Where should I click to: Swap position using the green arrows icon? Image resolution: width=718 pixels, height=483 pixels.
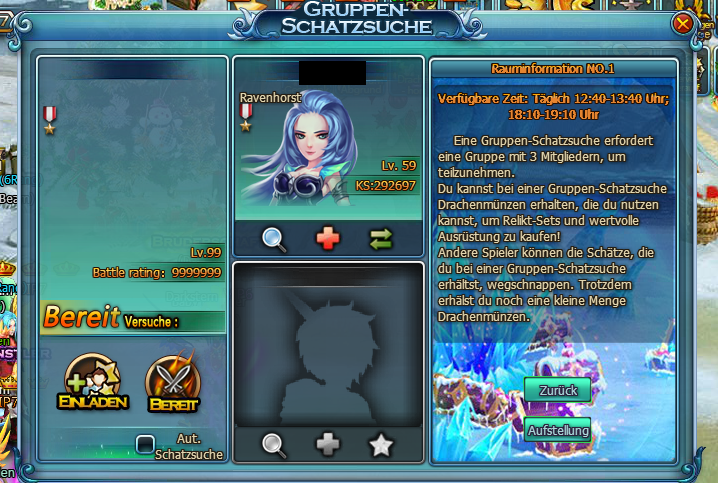(381, 238)
